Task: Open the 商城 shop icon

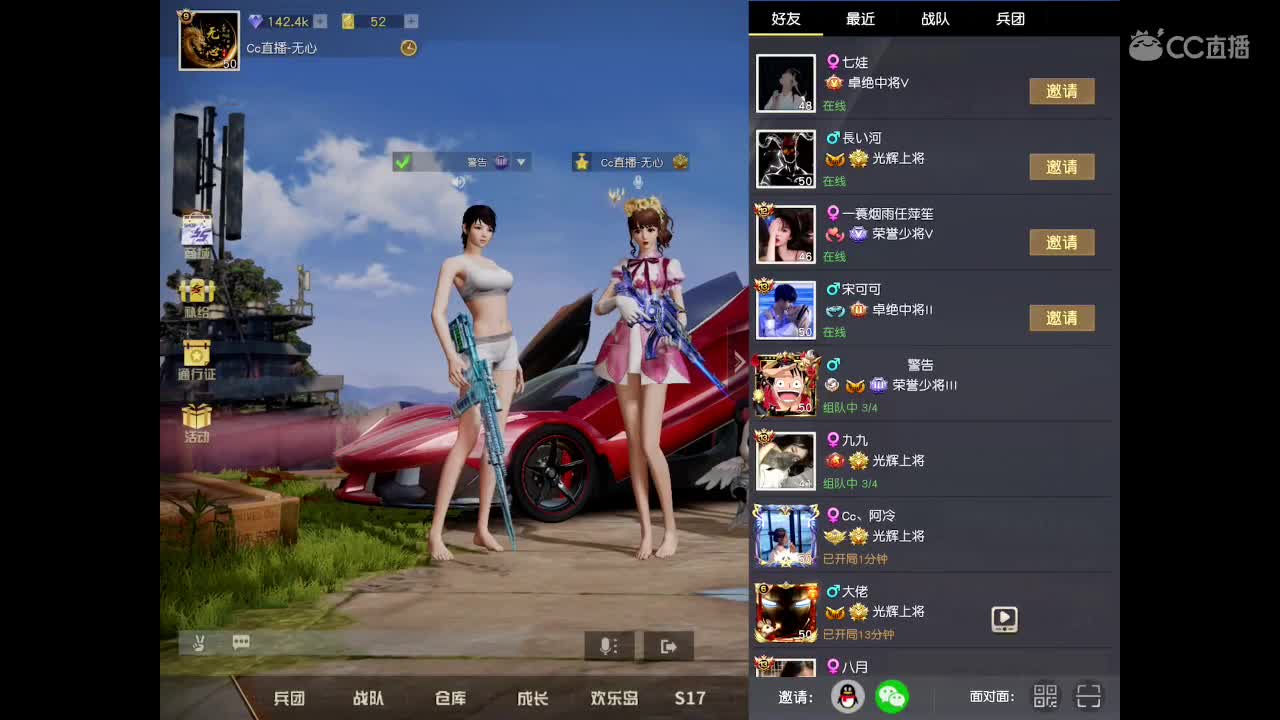Action: tap(196, 228)
